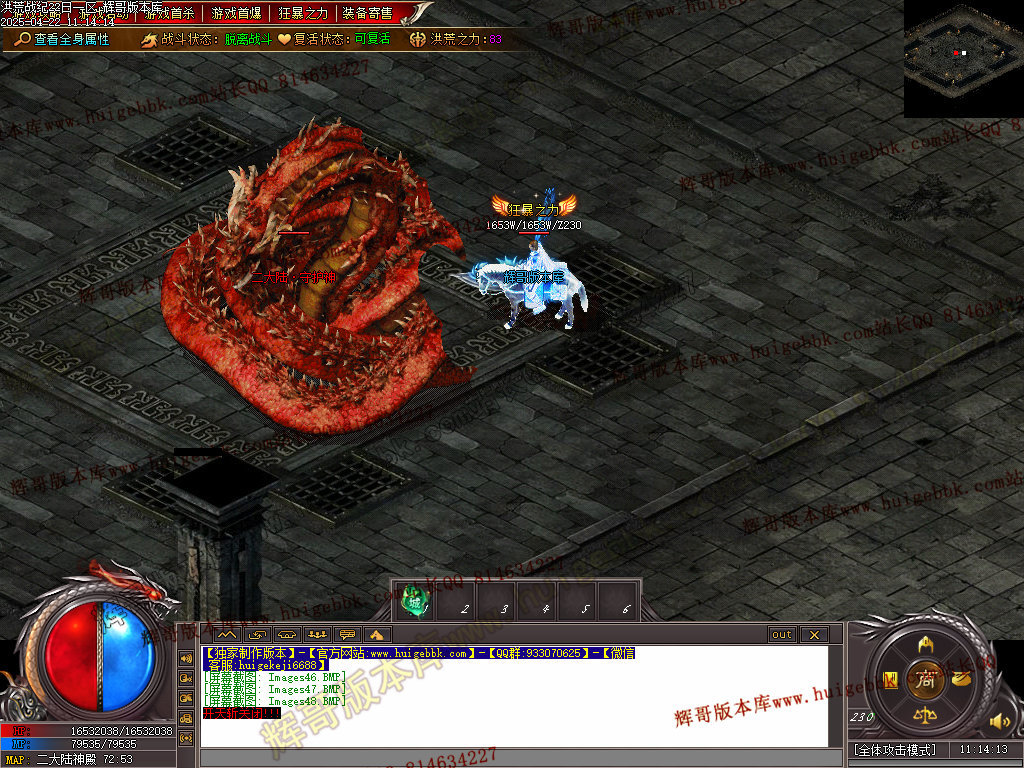Open the central 商 shop button
The image size is (1024, 768).
[x=926, y=680]
